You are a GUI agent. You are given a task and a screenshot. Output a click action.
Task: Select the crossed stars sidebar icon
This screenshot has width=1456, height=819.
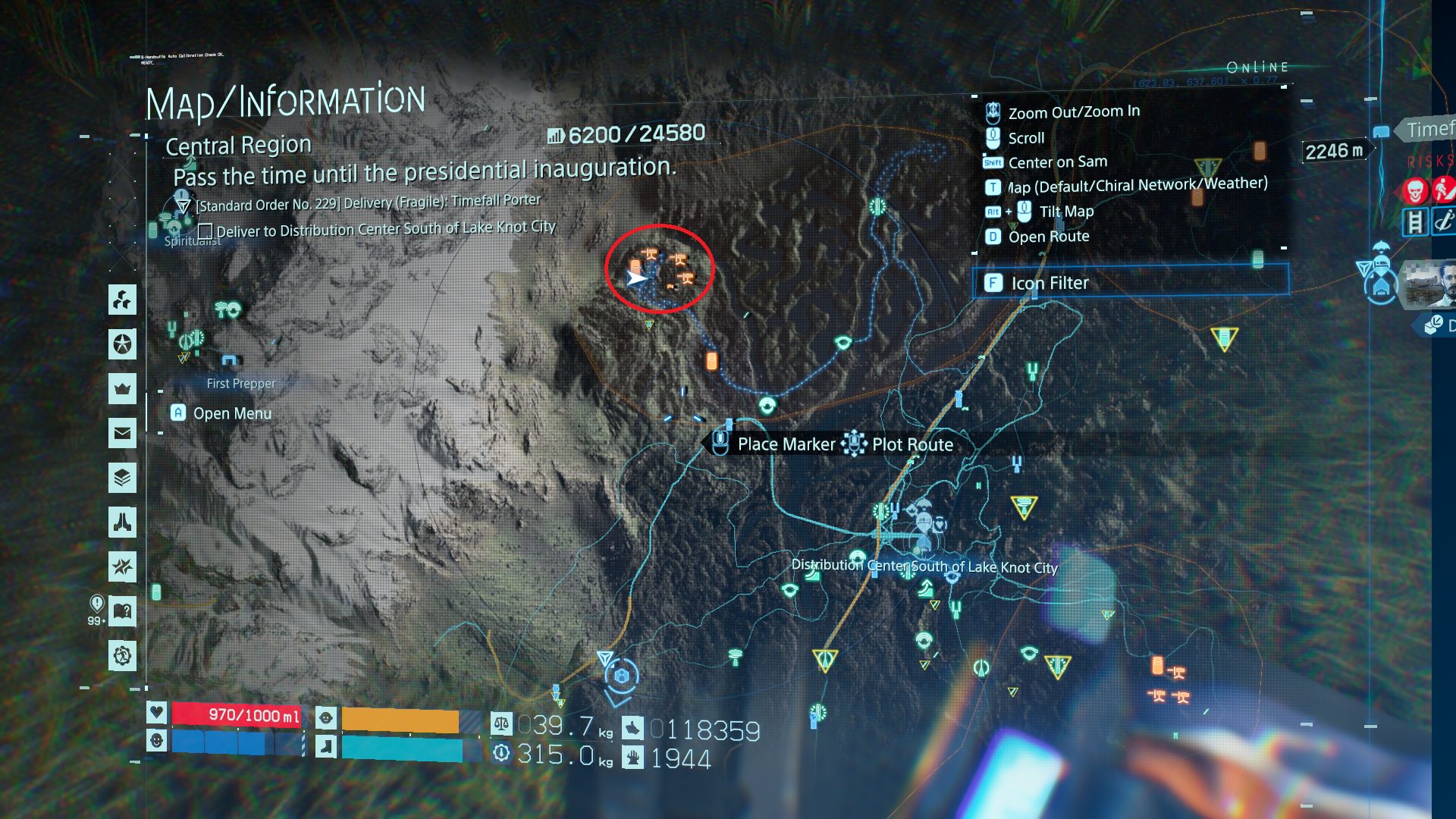click(x=122, y=566)
